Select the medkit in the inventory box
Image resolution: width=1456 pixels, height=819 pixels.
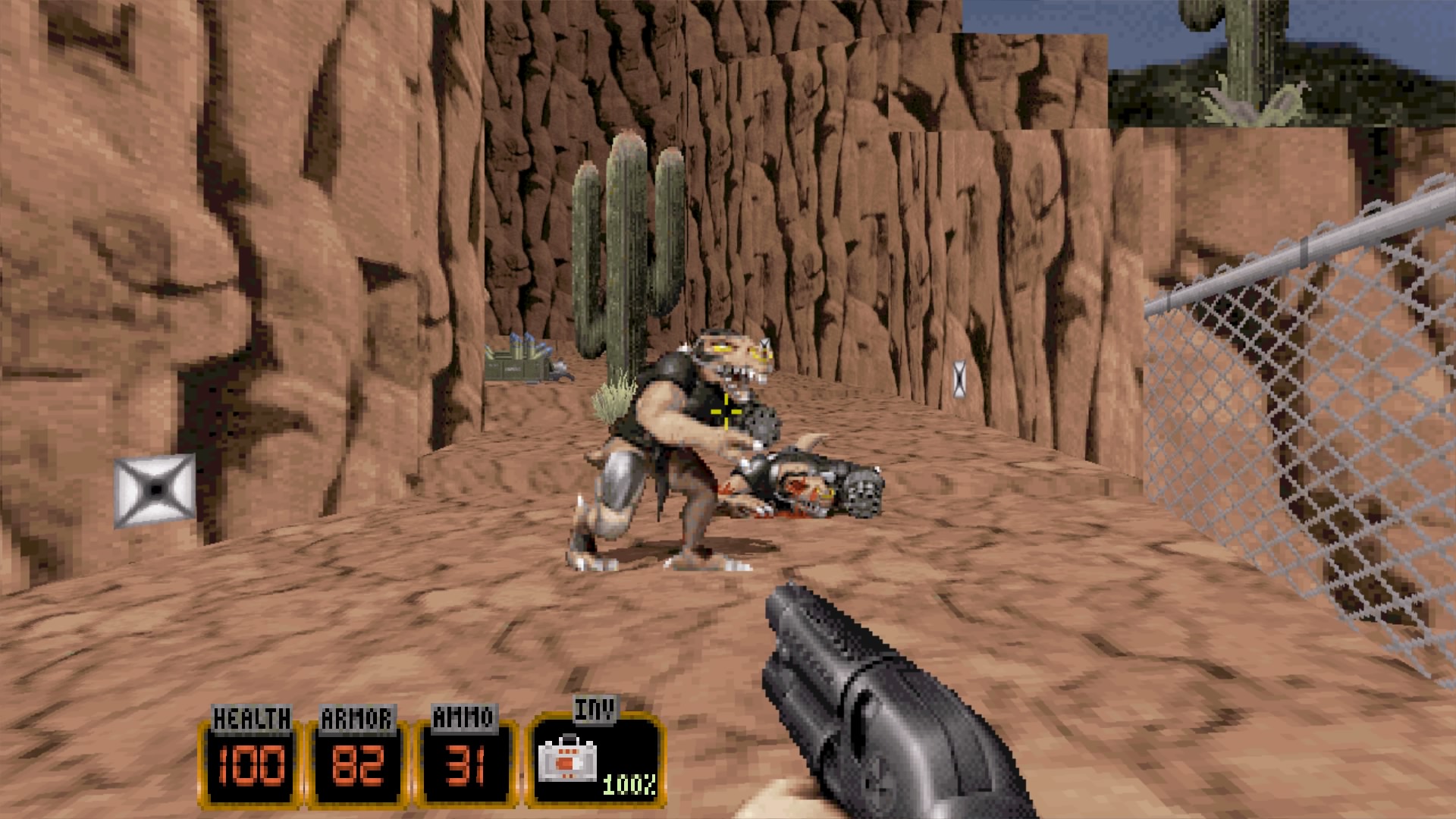(x=567, y=761)
